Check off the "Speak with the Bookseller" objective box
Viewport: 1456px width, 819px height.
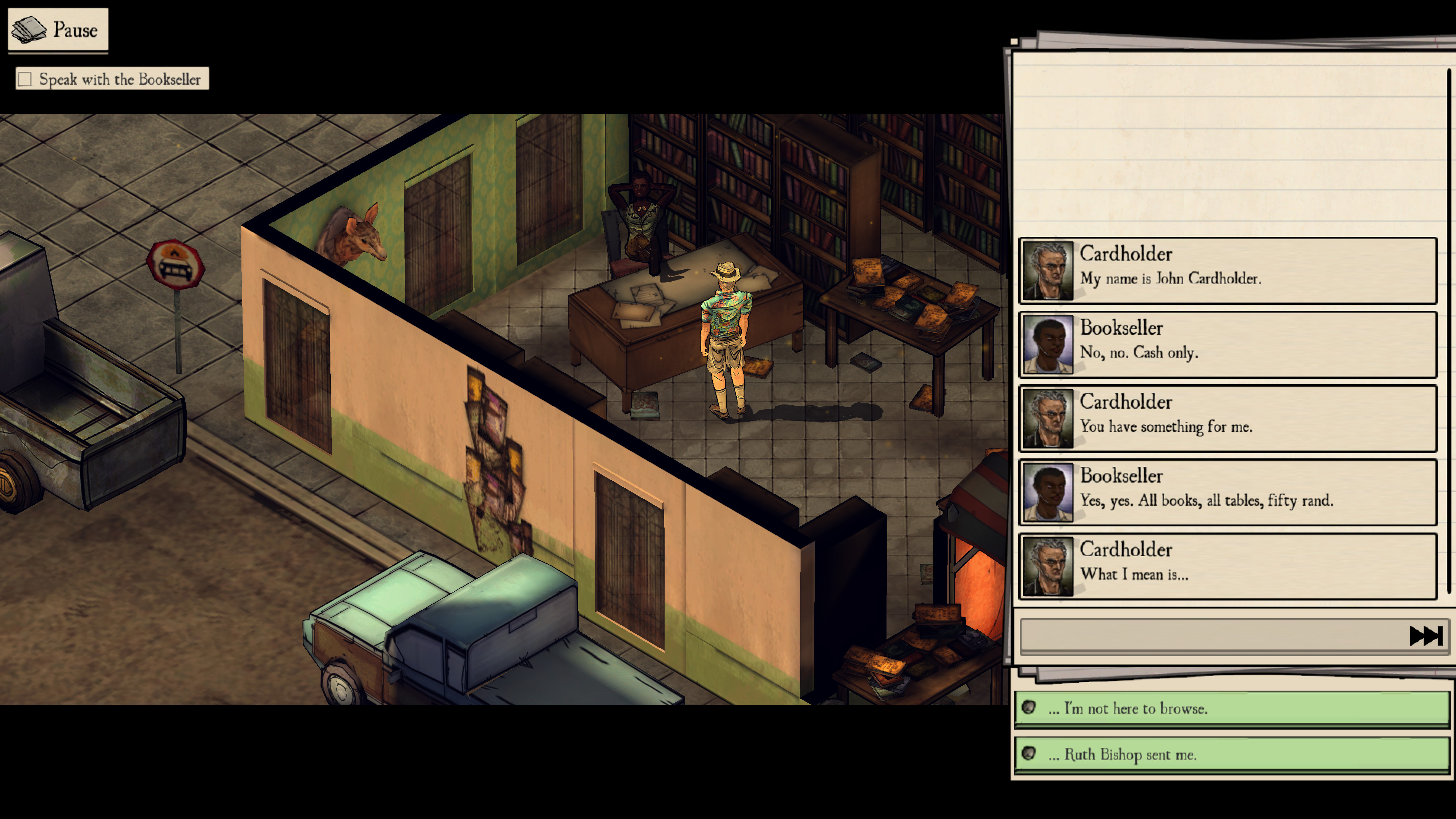[x=24, y=79]
